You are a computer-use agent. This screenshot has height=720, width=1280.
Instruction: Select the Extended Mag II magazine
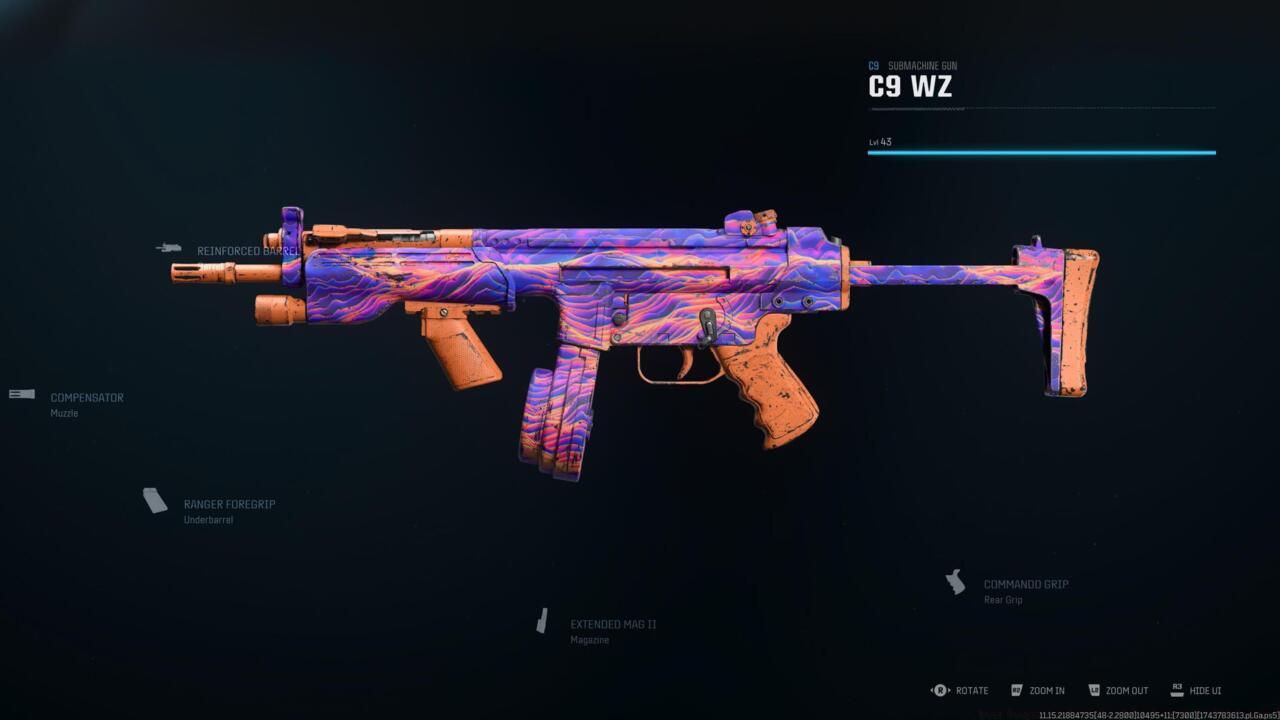tap(612, 625)
